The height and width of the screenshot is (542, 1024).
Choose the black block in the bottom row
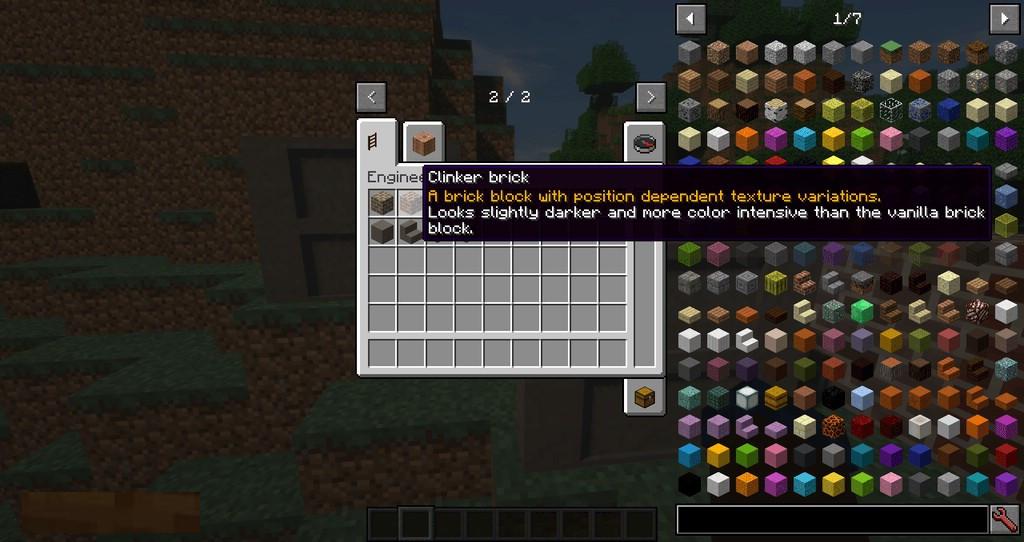tap(690, 486)
